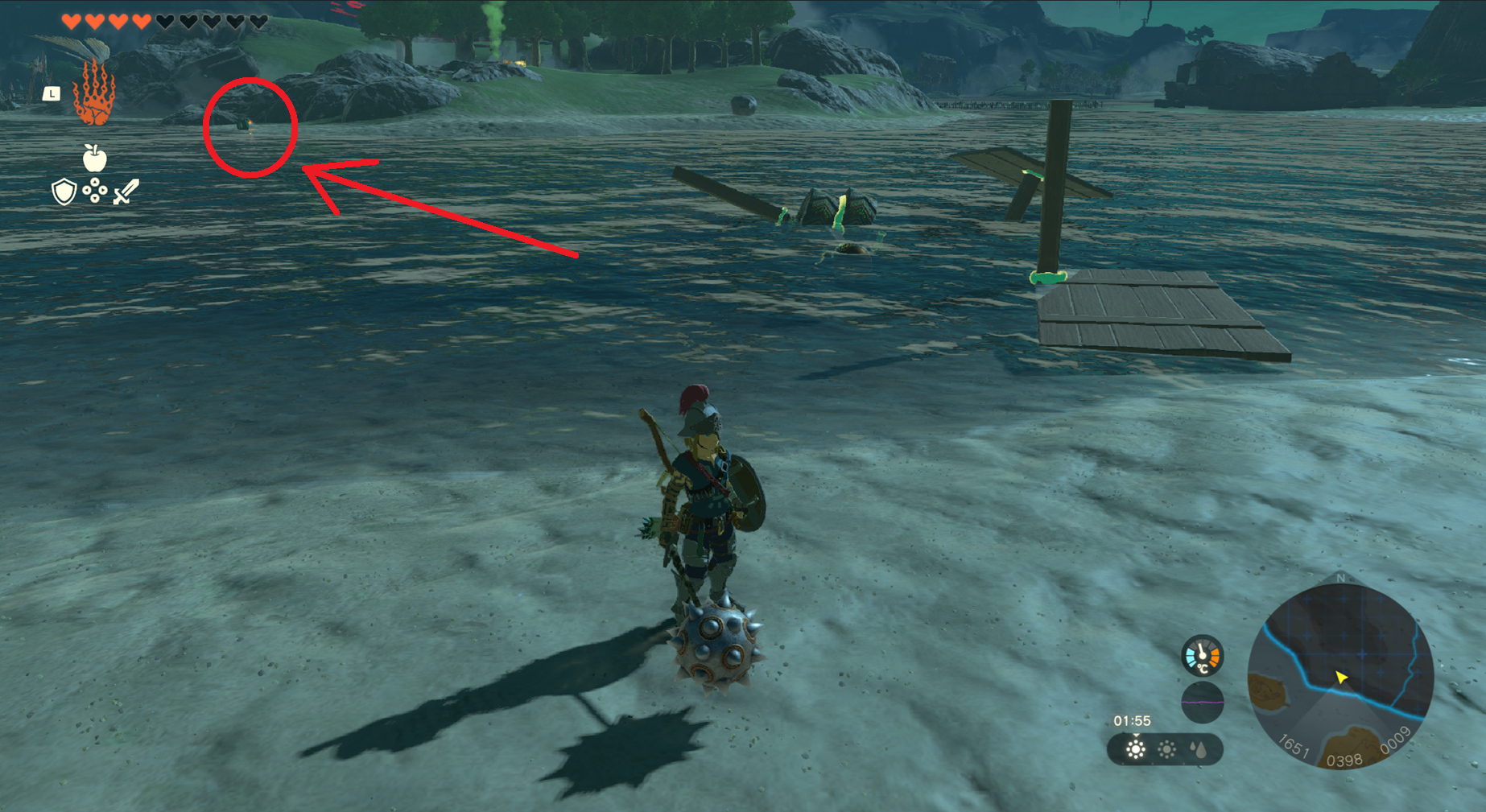
Task: Select the apple quick-item icon
Action: pyautogui.click(x=95, y=158)
